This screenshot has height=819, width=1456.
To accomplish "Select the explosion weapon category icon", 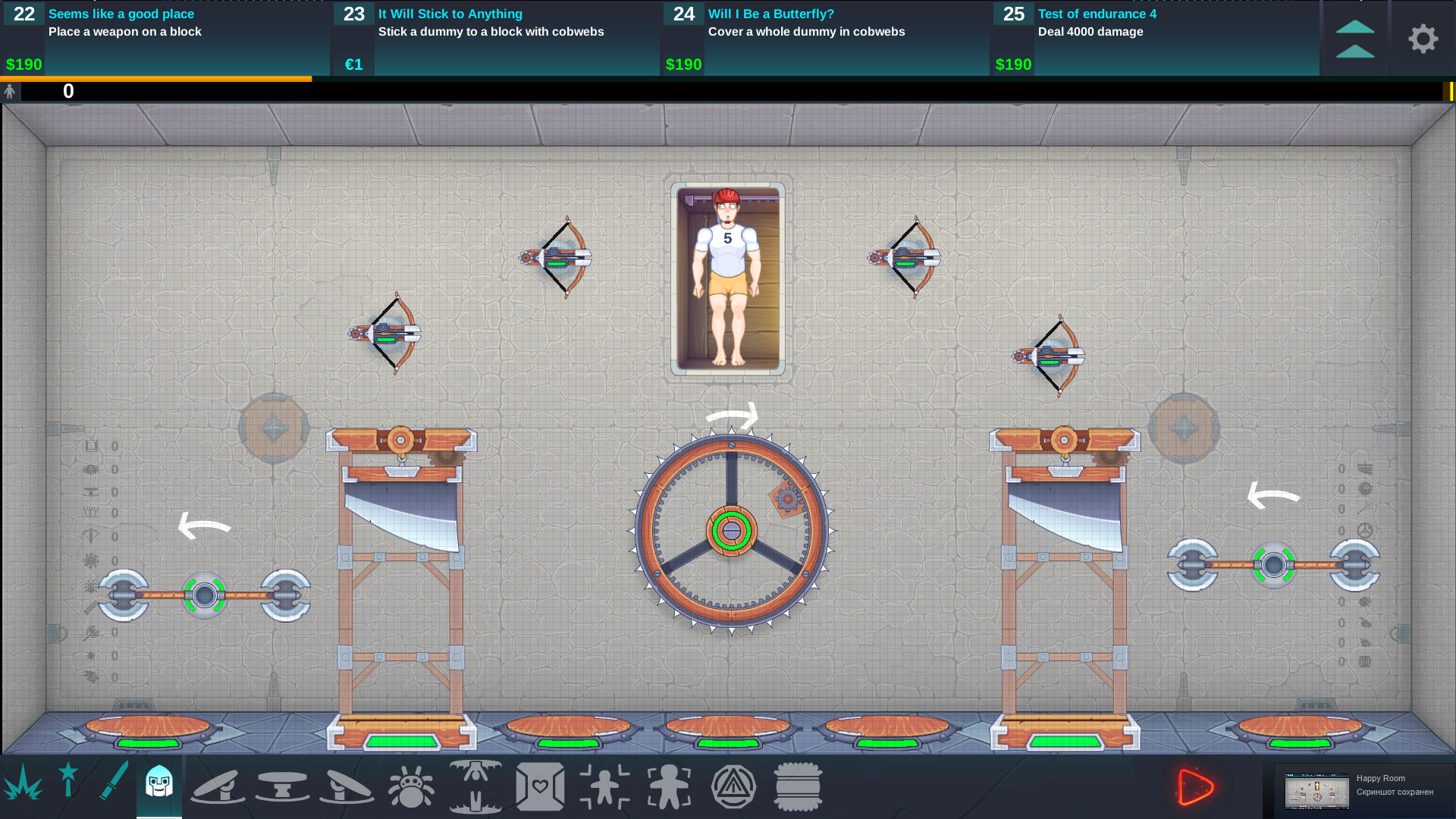I will 23,786.
